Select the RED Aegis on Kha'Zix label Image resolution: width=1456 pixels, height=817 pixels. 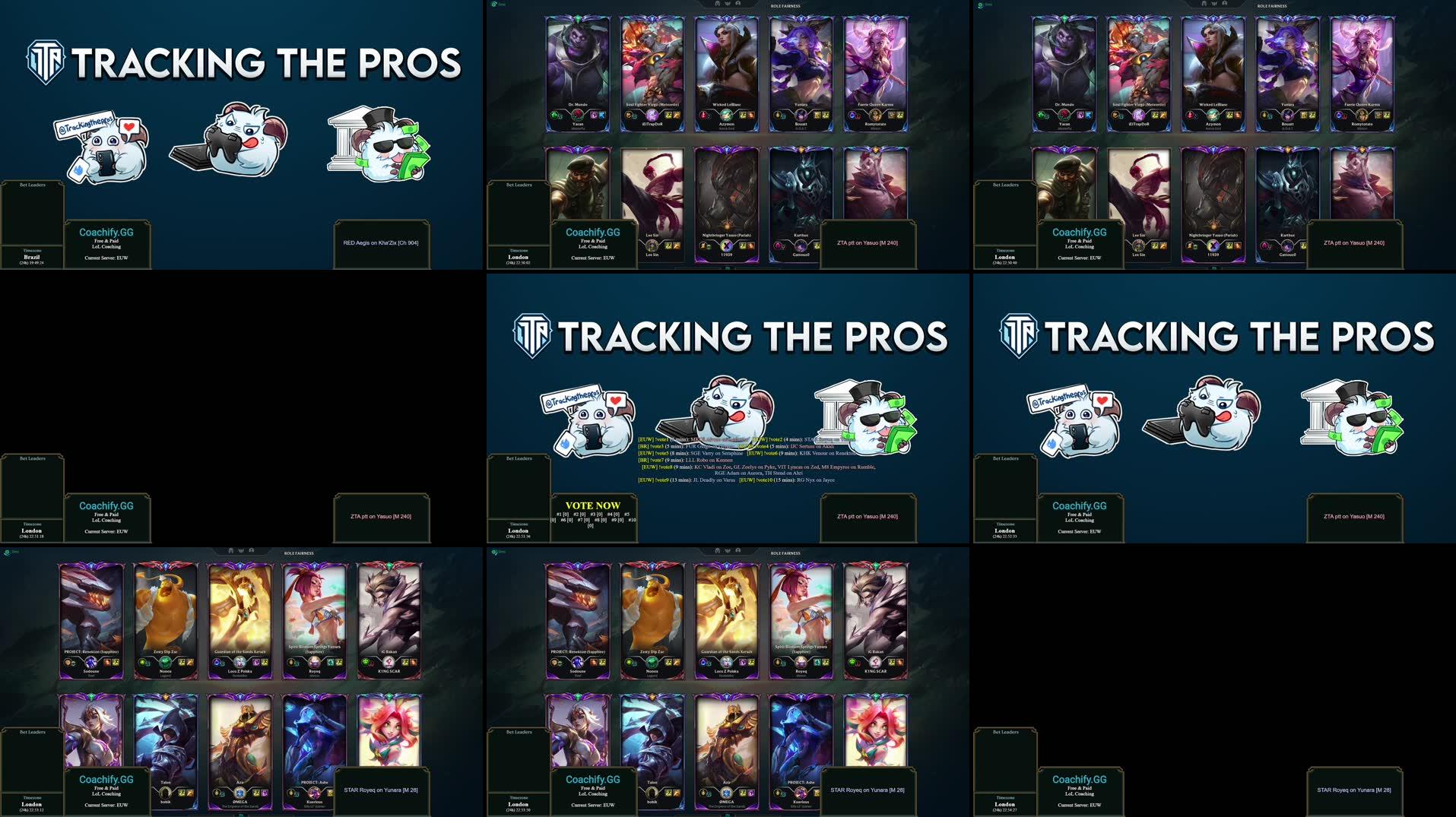pyautogui.click(x=381, y=243)
